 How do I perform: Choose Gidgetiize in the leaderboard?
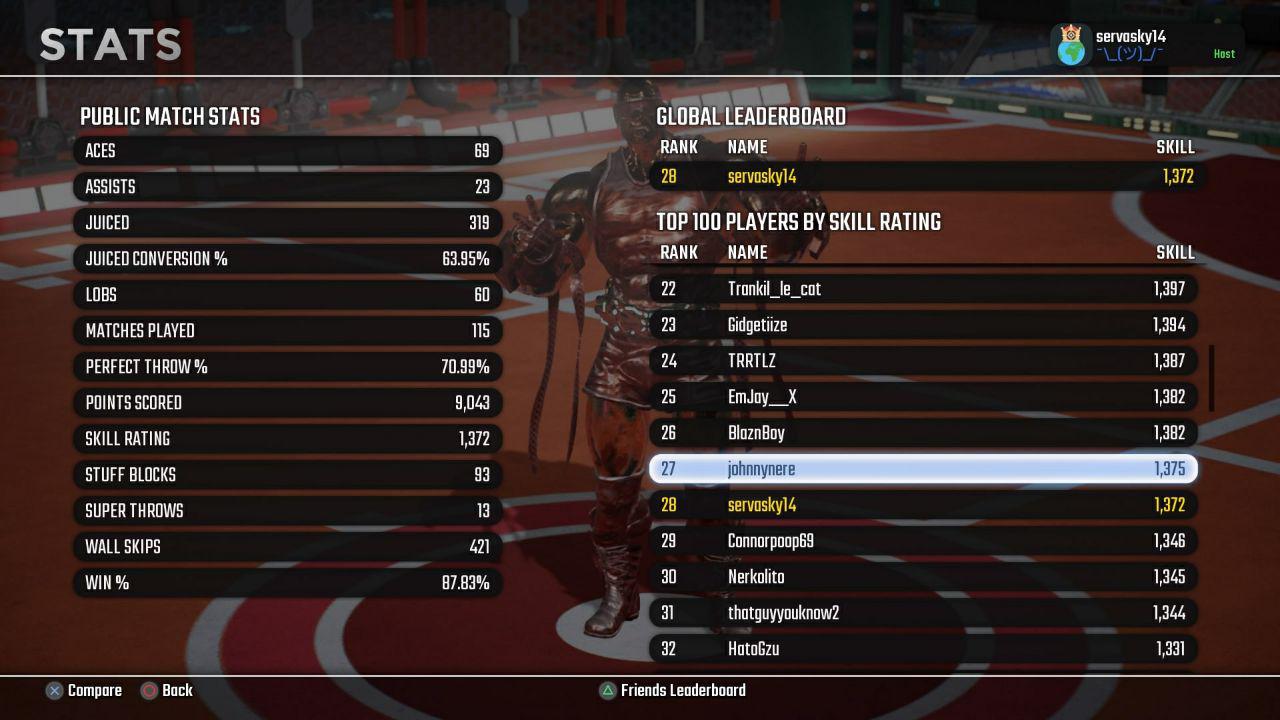922,325
